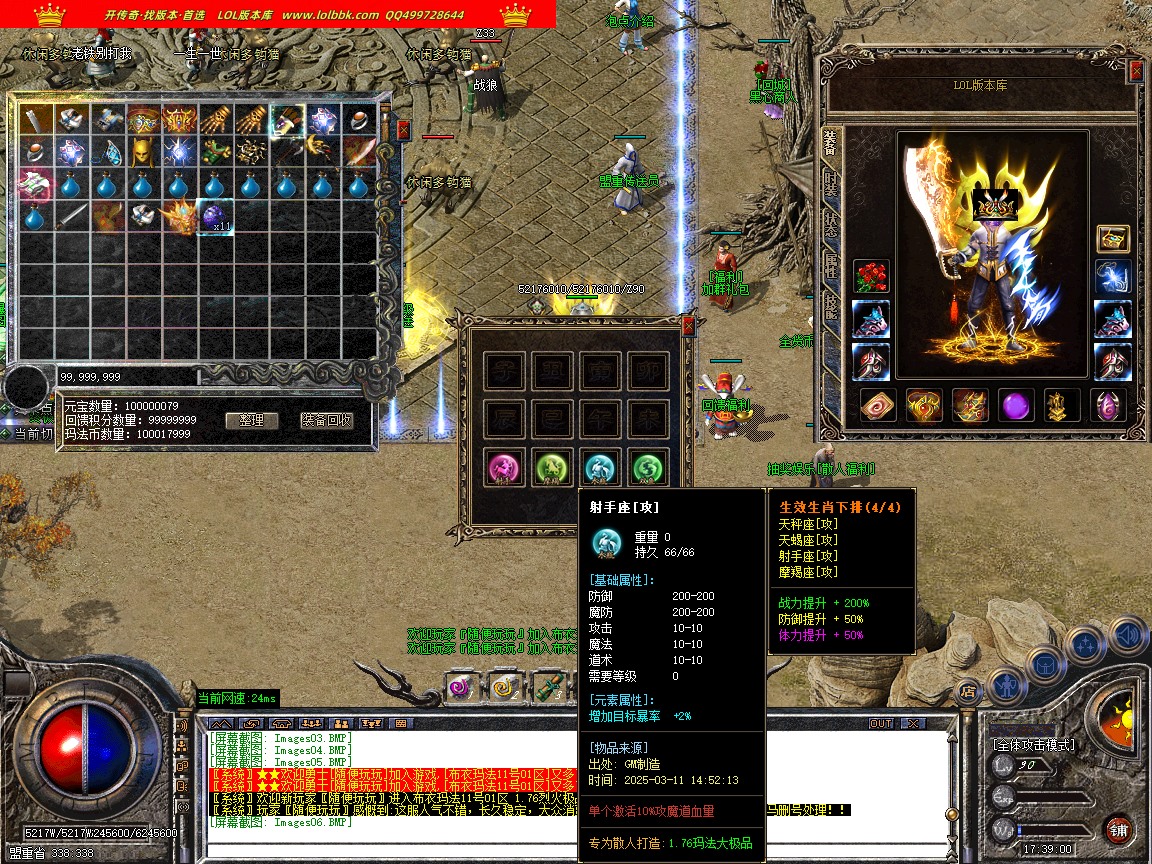
Task: Open the treasure chest equipment slot
Action: pos(1113,238)
